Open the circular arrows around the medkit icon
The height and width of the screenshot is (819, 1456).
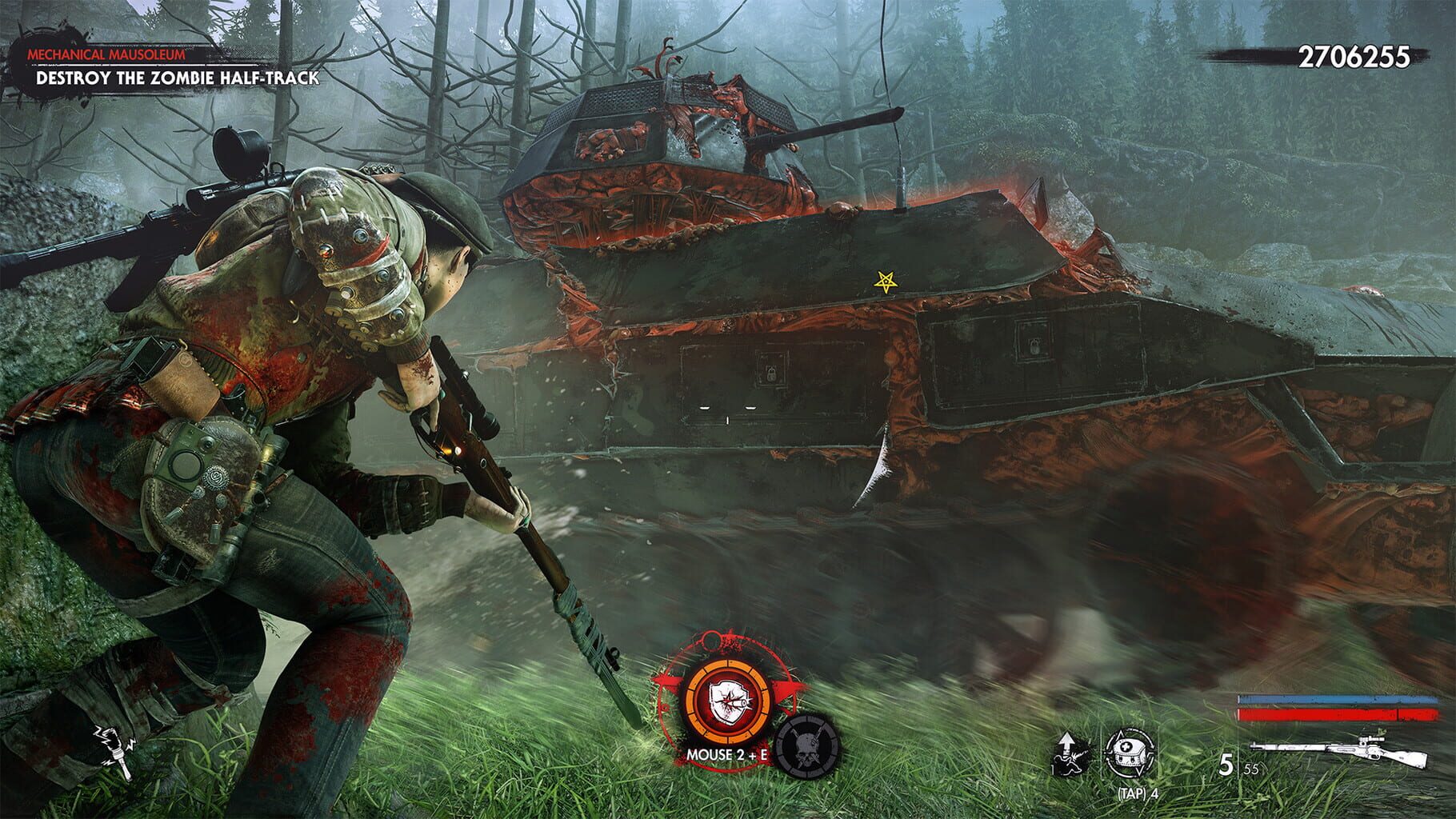pos(1129,755)
